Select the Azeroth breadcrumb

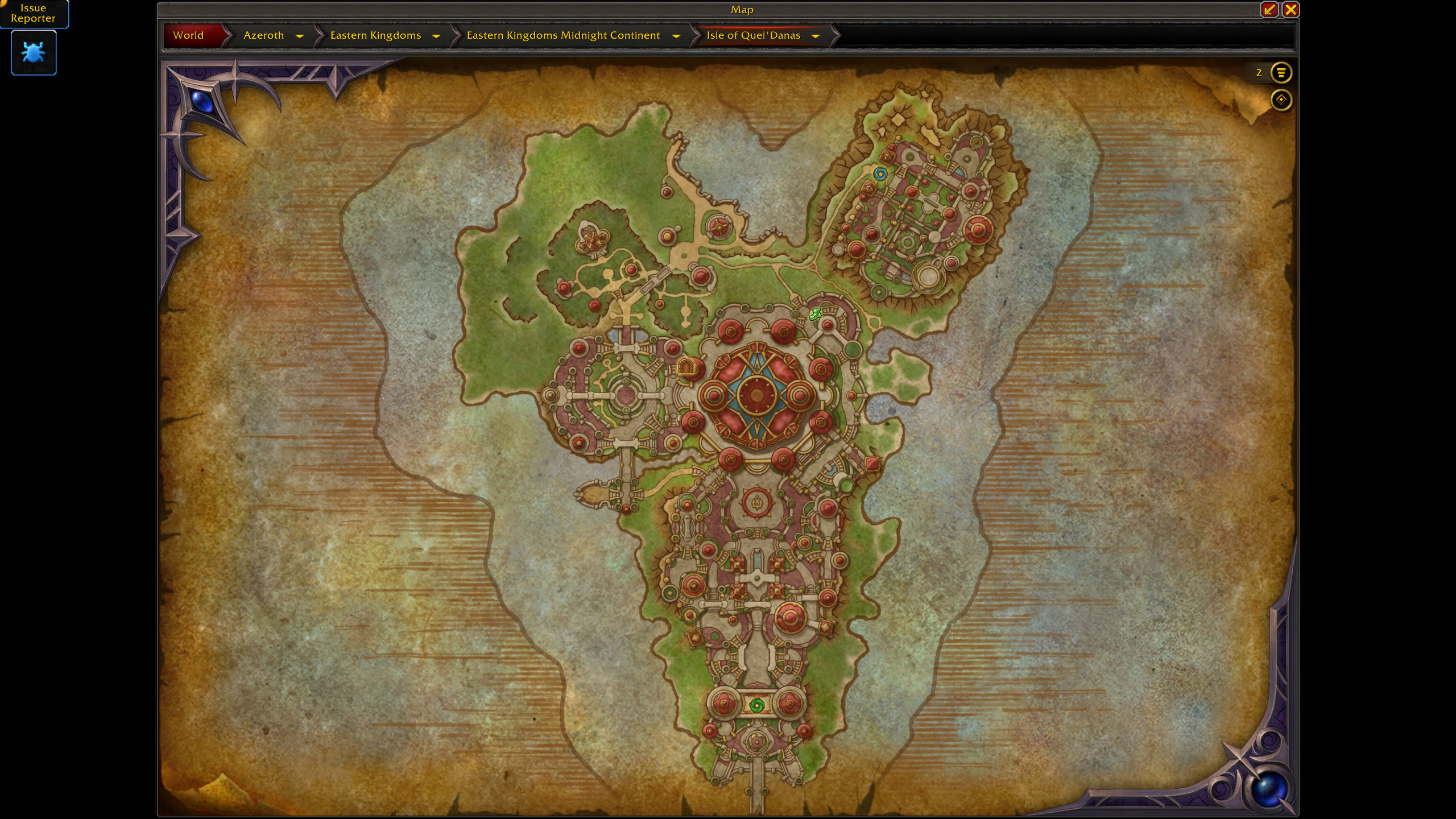point(263,35)
